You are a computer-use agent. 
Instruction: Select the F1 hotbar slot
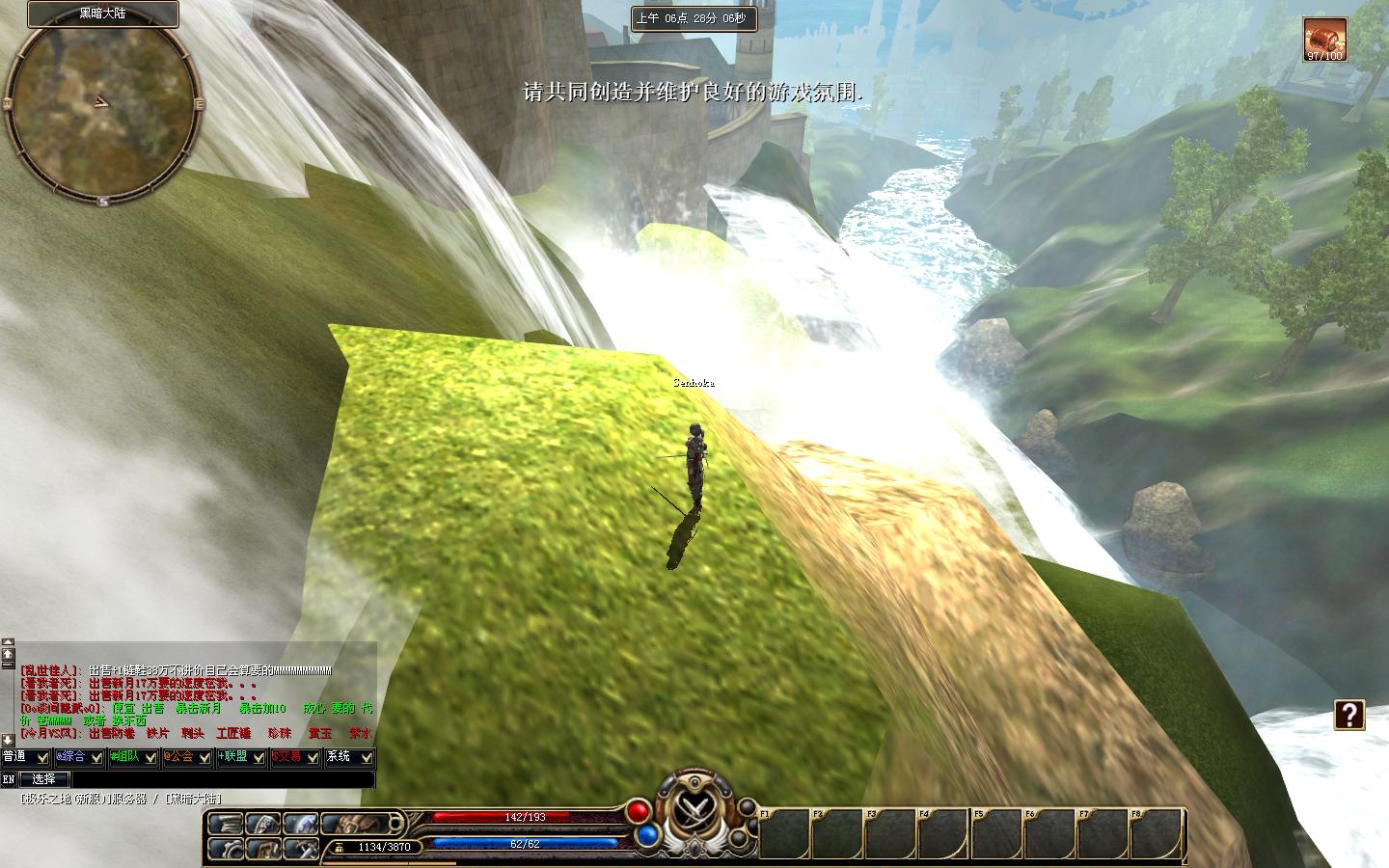pyautogui.click(x=783, y=833)
